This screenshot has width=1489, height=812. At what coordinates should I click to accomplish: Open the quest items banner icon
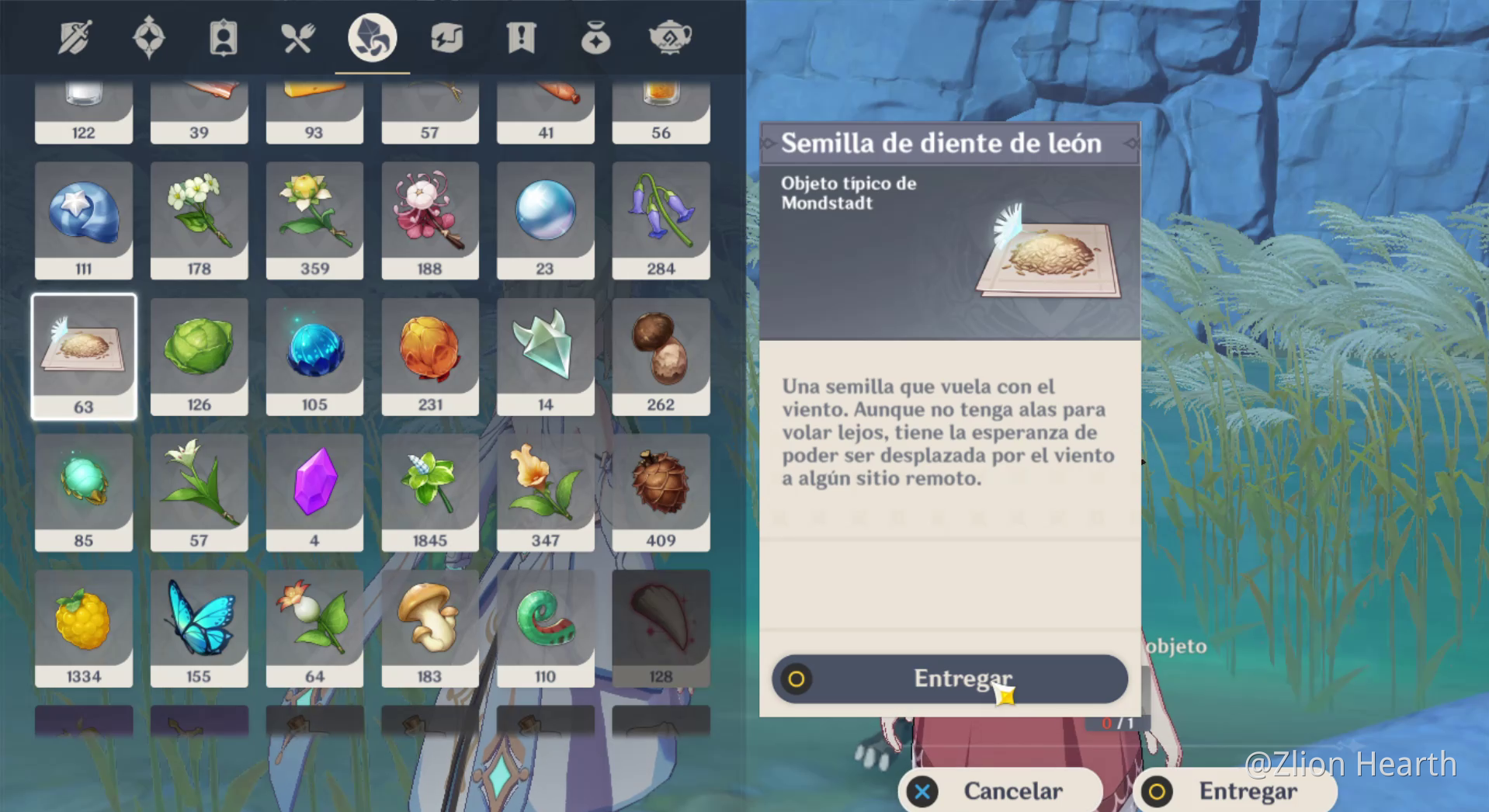tap(521, 36)
